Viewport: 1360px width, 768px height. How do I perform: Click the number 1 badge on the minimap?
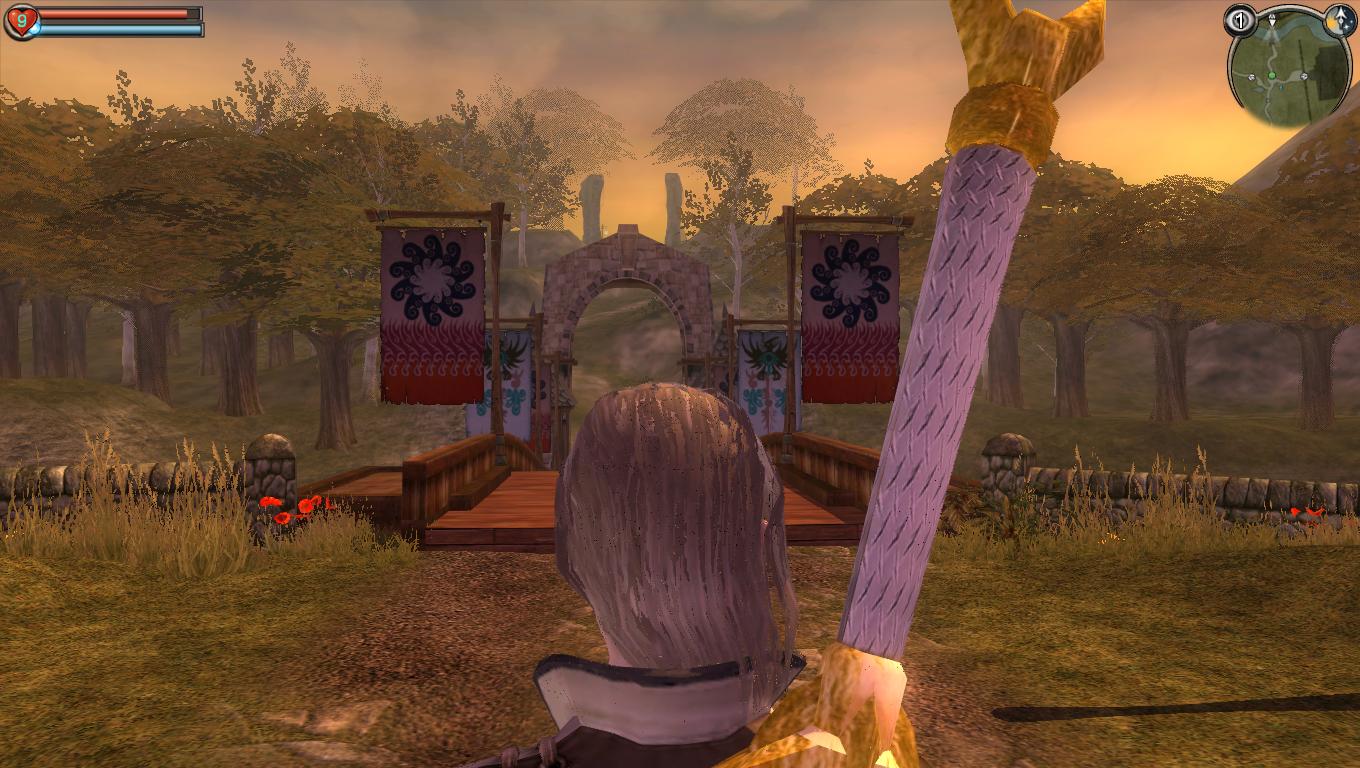click(x=1240, y=19)
